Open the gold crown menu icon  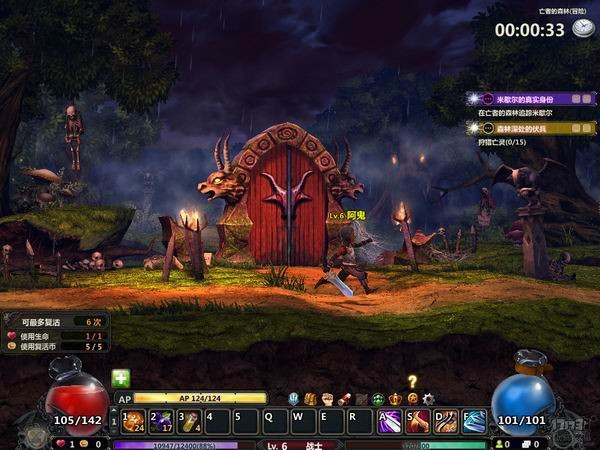(x=395, y=398)
